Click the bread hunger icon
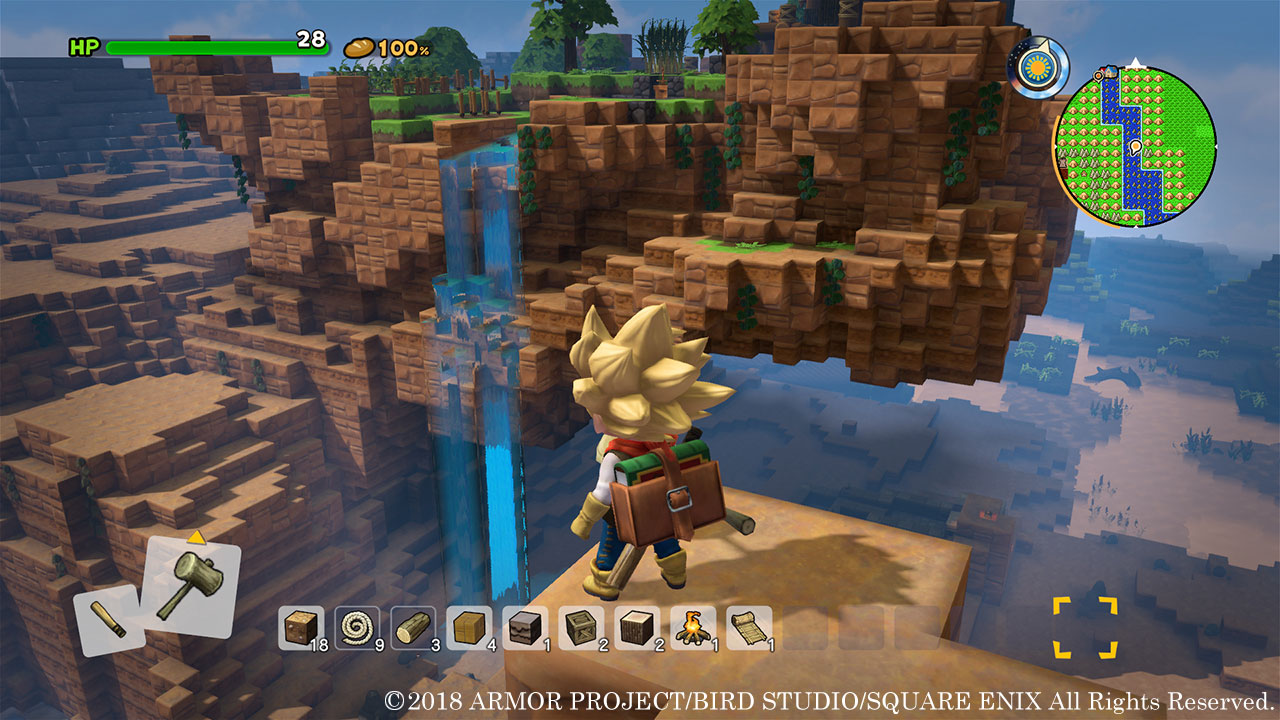 tap(359, 47)
